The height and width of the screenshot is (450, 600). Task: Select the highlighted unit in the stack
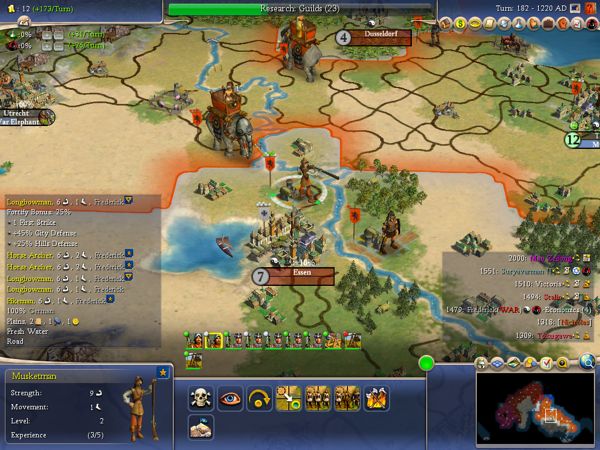tap(213, 341)
